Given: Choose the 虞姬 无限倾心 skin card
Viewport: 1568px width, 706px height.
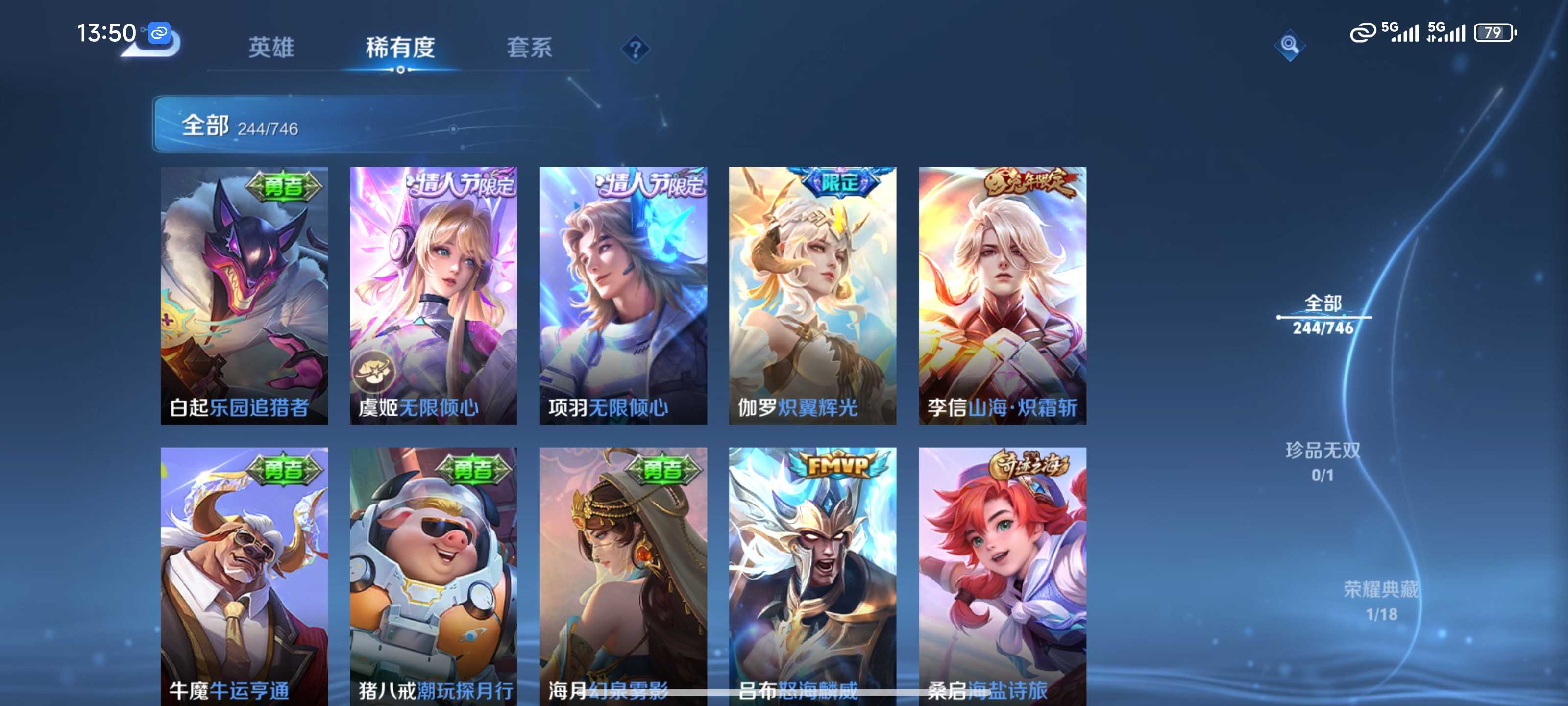Looking at the screenshot, I should [x=433, y=296].
